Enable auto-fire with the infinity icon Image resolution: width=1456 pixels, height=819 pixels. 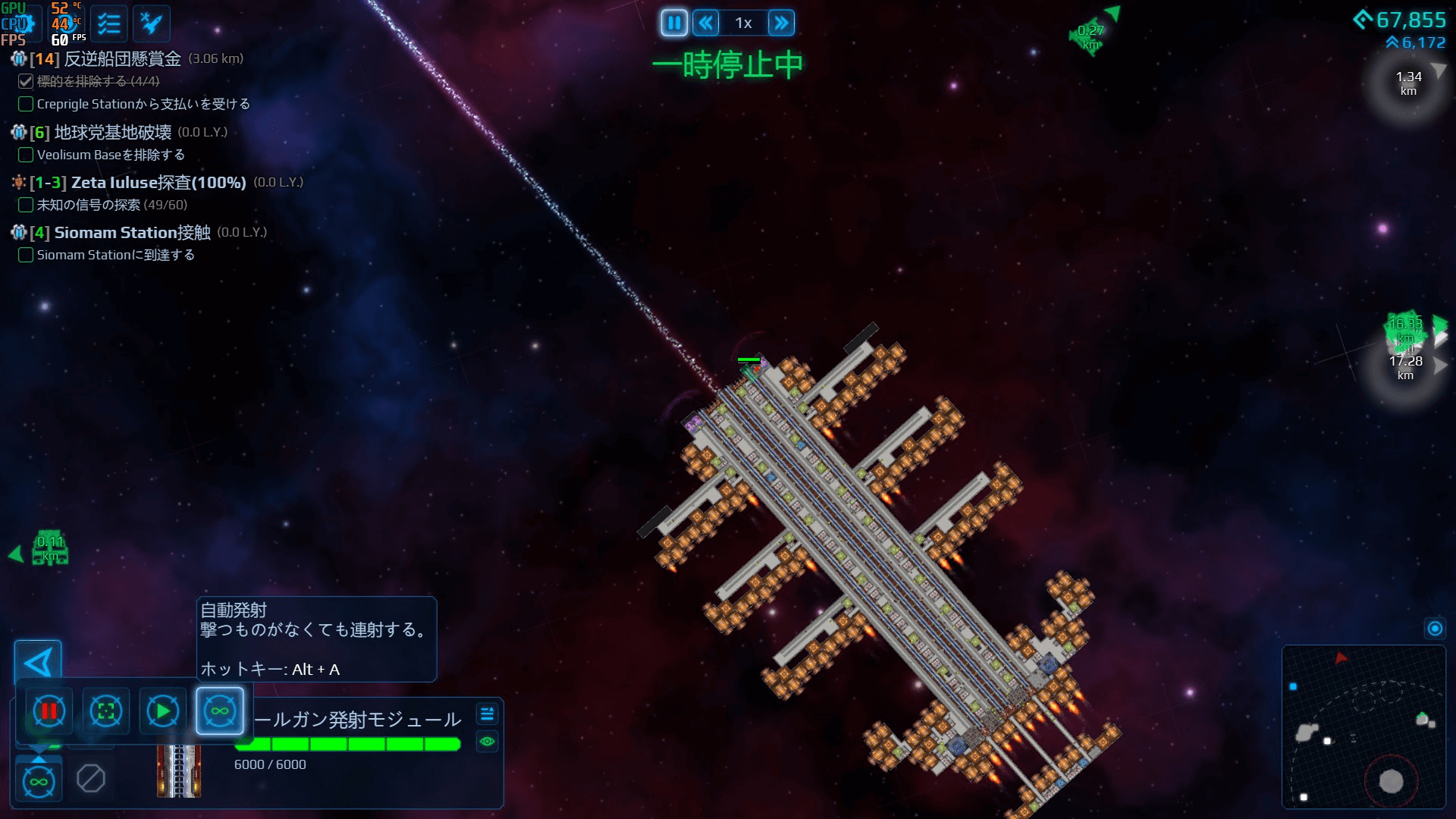(219, 711)
